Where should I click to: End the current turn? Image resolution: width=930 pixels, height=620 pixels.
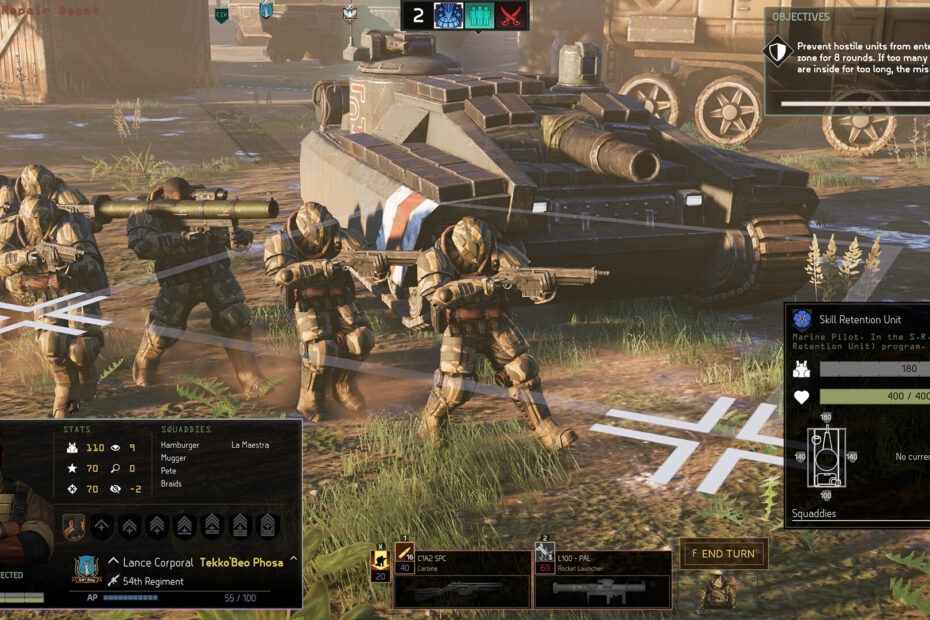[724, 554]
